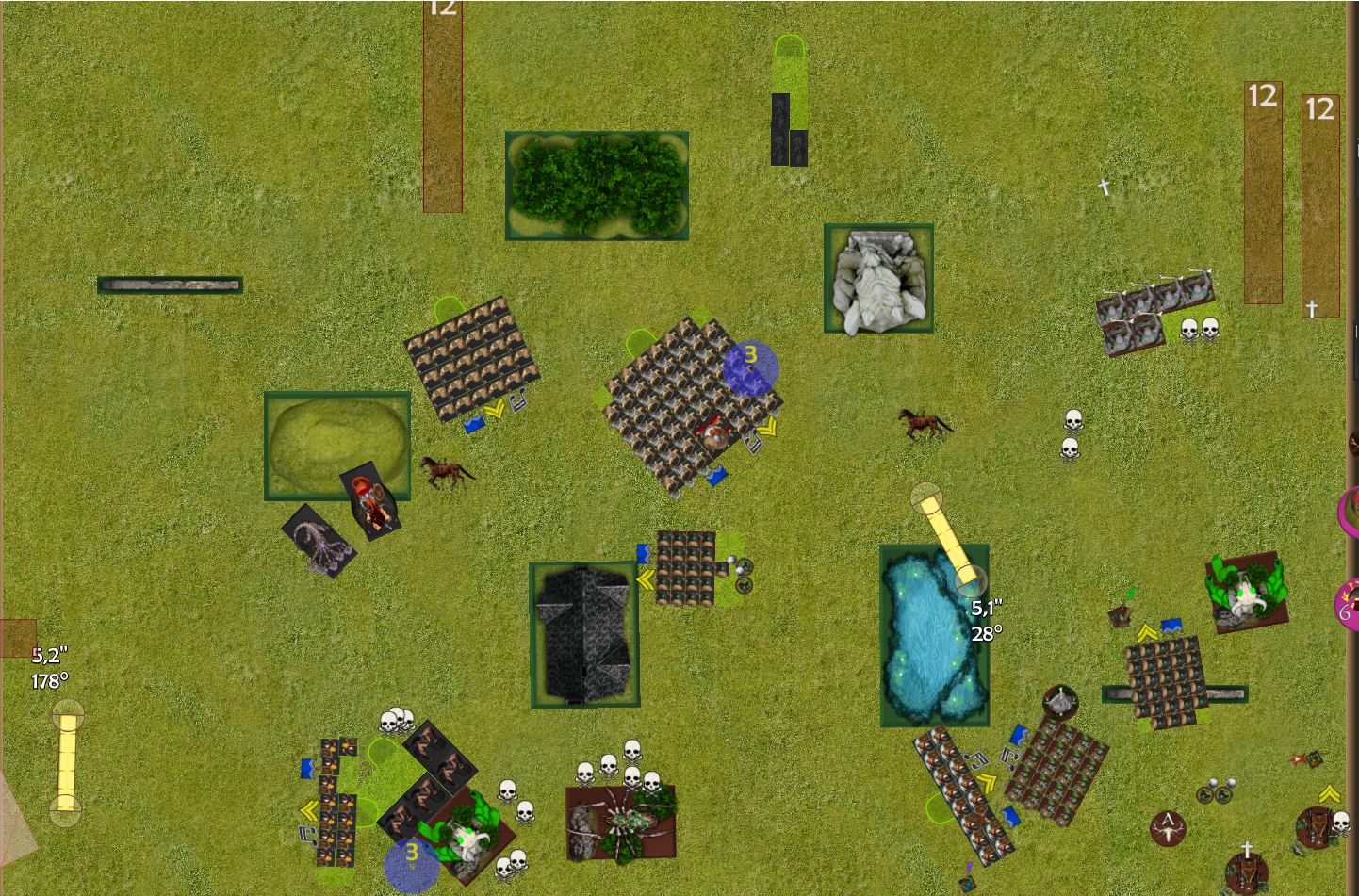Click the blue 3 counter on central regiment
Image resolution: width=1359 pixels, height=896 pixels.
[x=750, y=367]
